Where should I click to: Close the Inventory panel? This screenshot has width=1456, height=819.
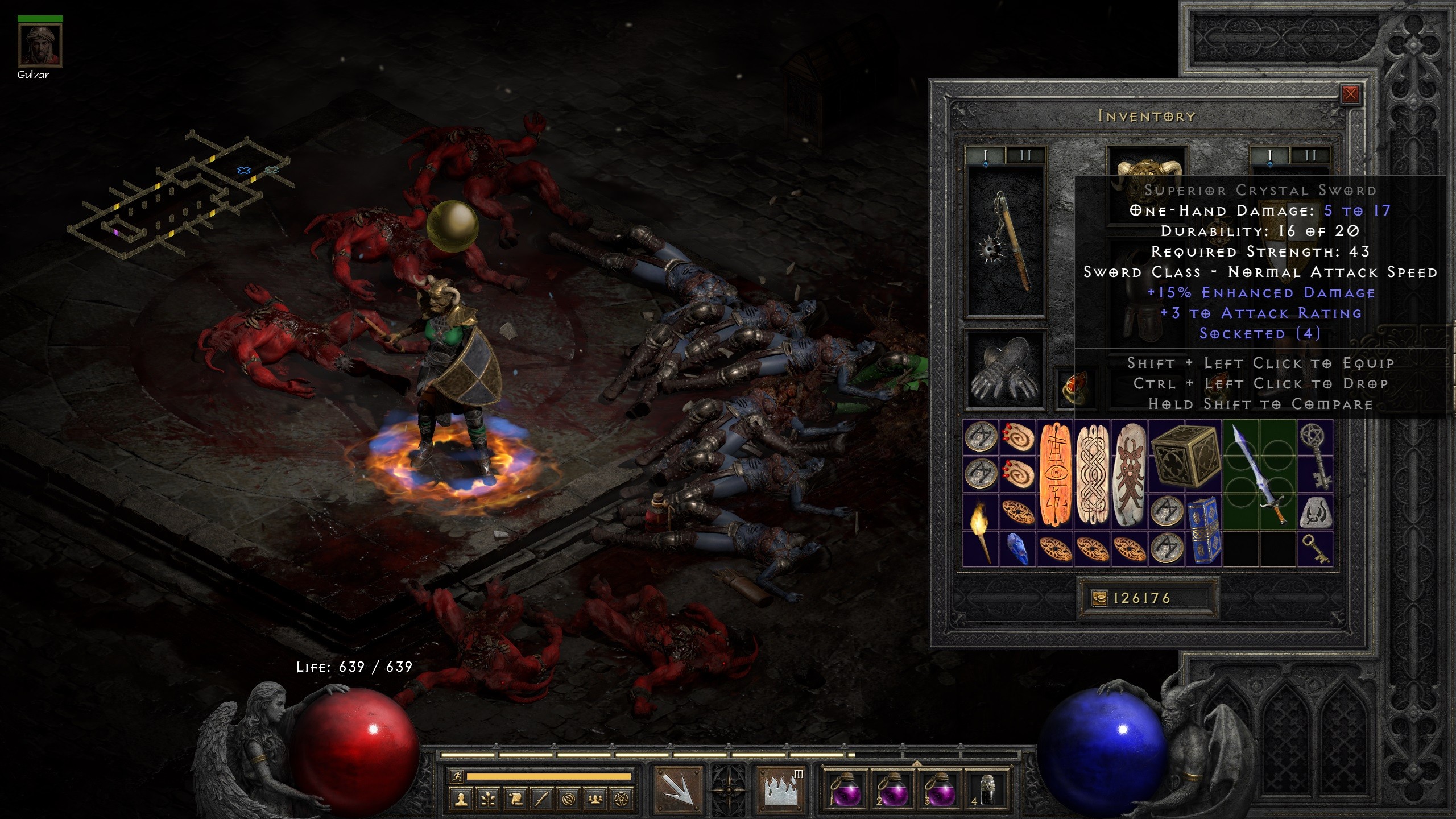point(1350,94)
